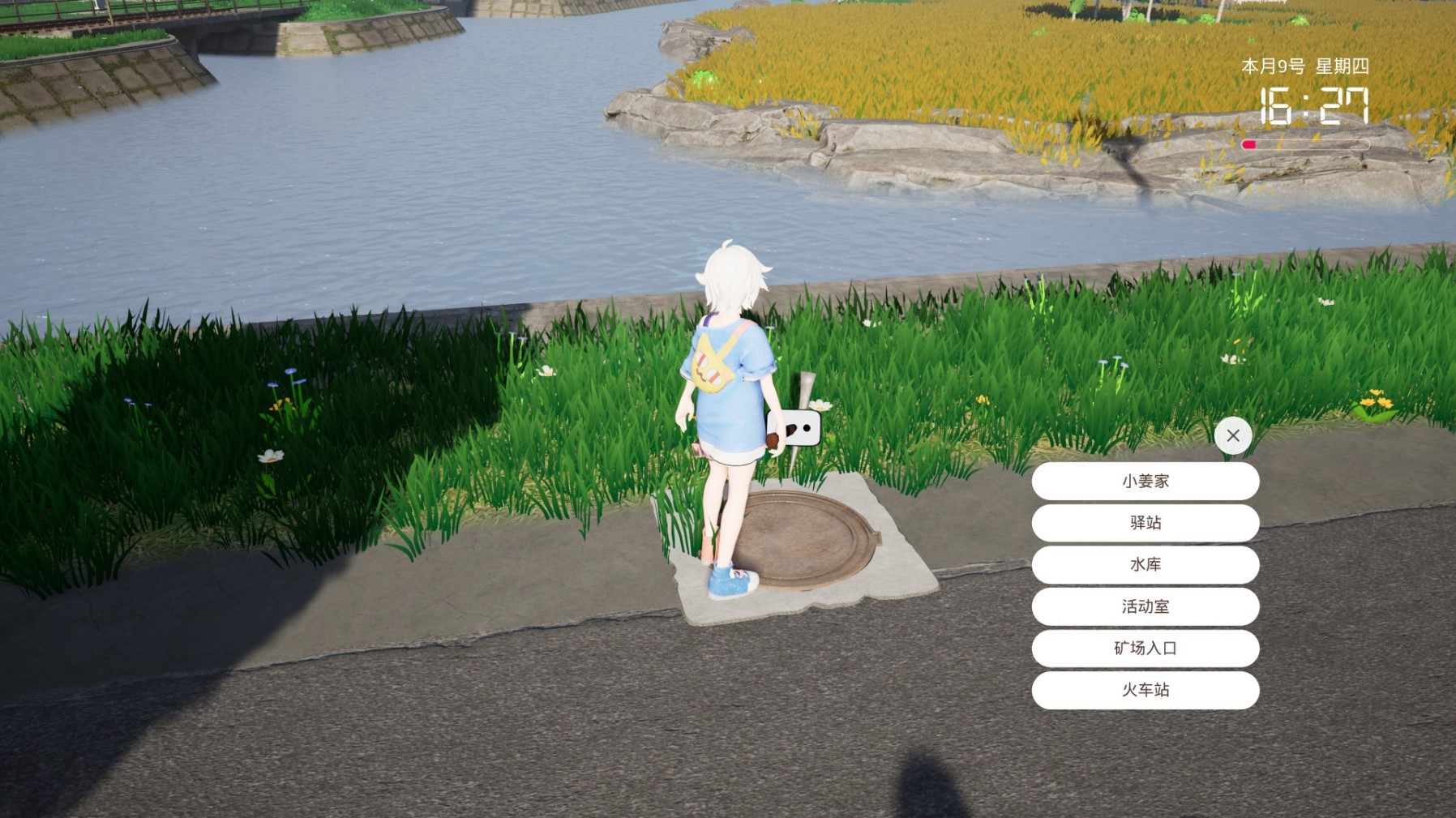Teleport to 火车站
The width and height of the screenshot is (1456, 818).
1145,690
